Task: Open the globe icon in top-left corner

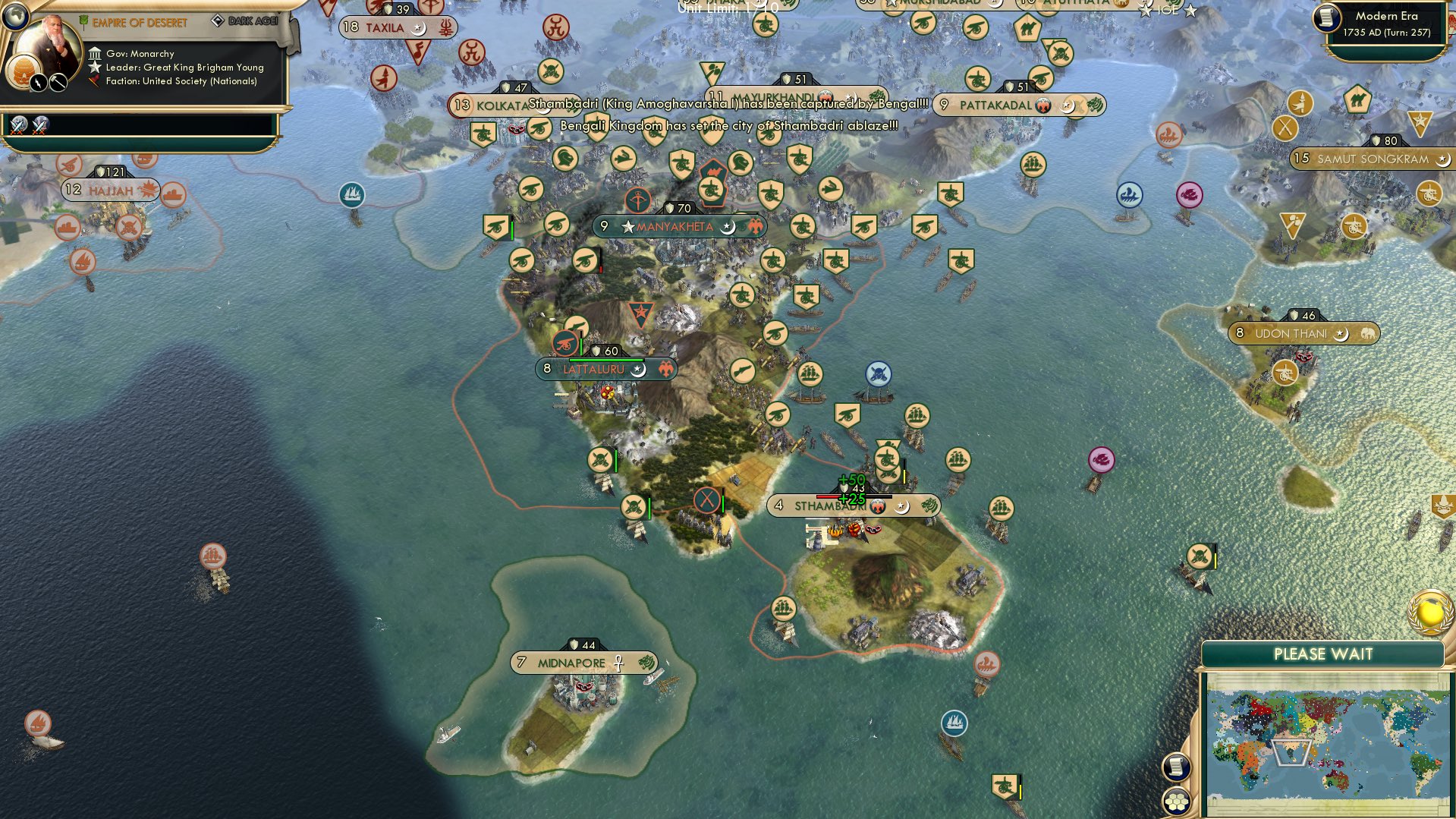Action: (x=14, y=14)
